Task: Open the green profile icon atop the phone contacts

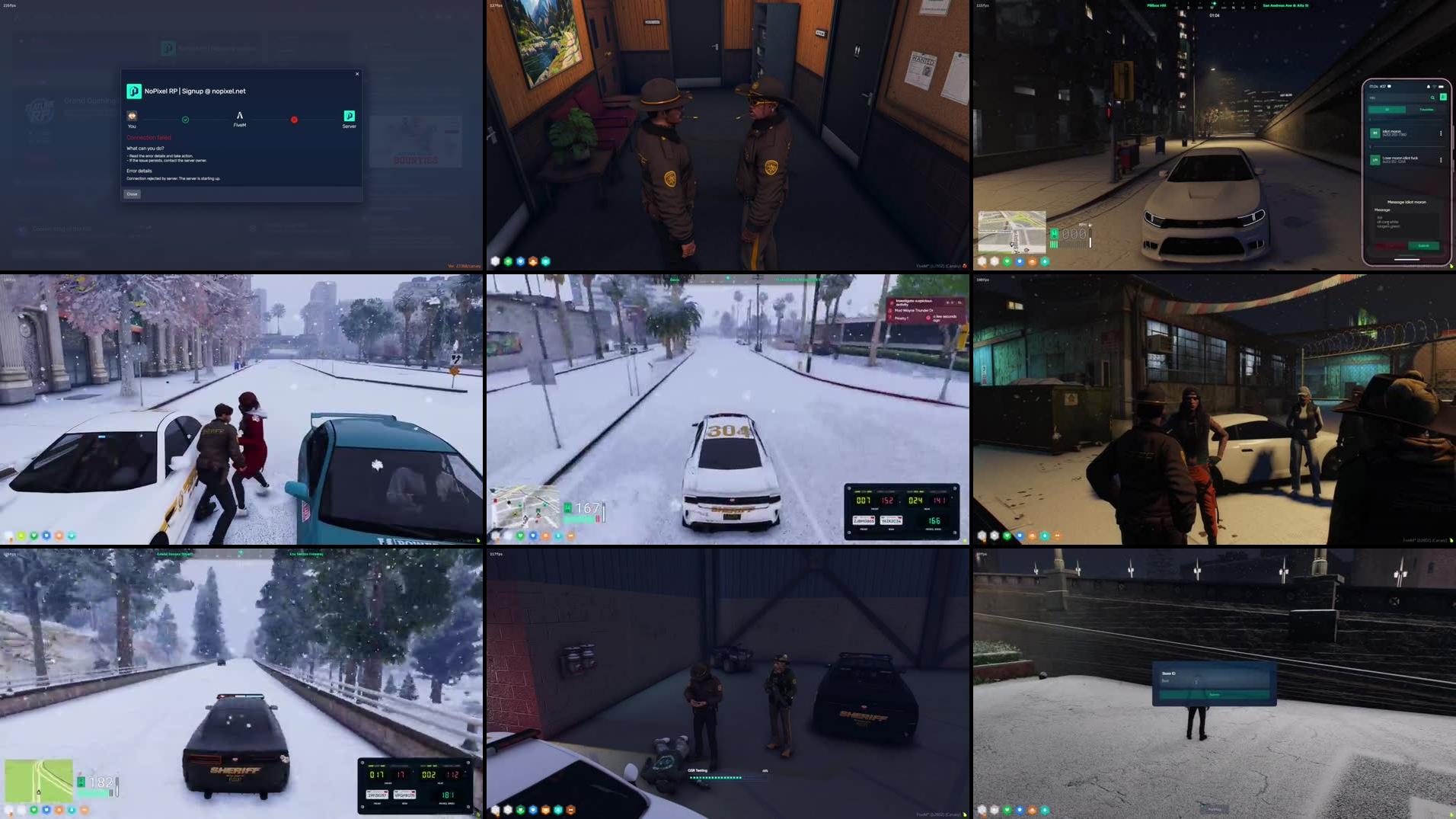Action: (x=1443, y=97)
